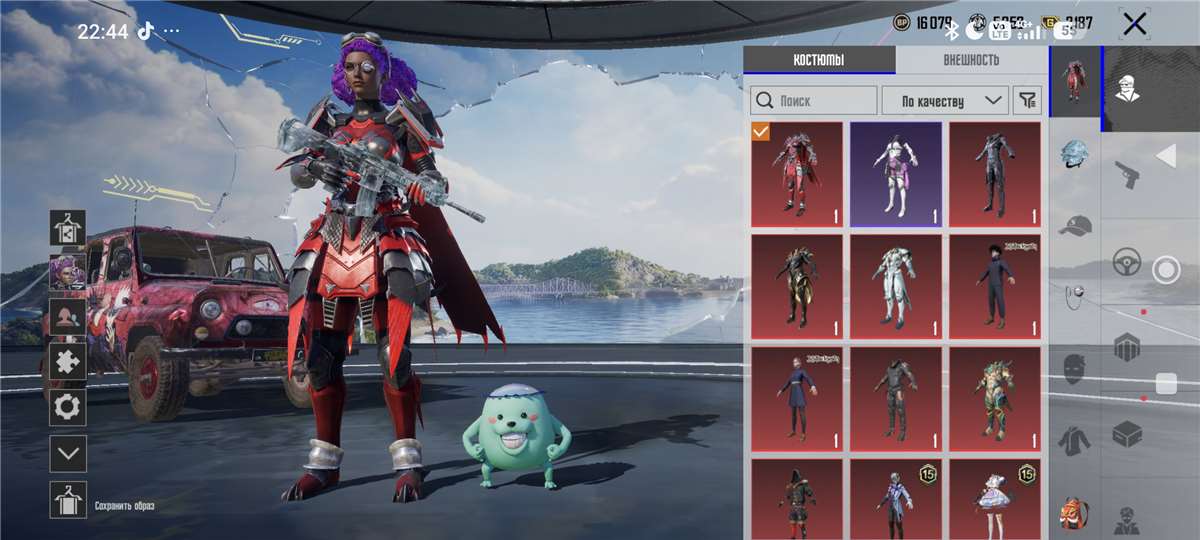Close the wardrobe with the X button

pos(1134,24)
